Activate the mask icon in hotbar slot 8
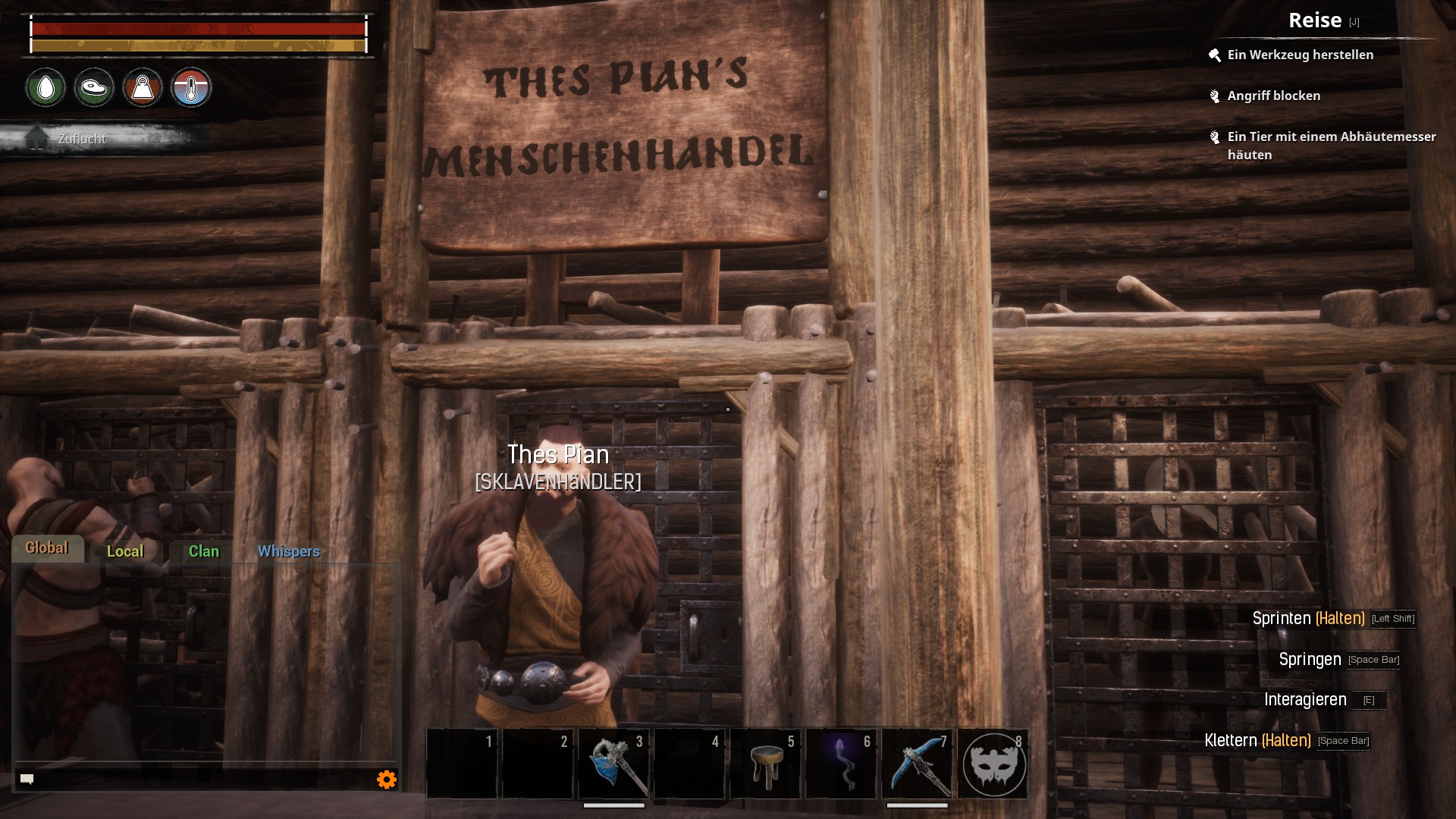Viewport: 1456px width, 819px height. click(993, 764)
